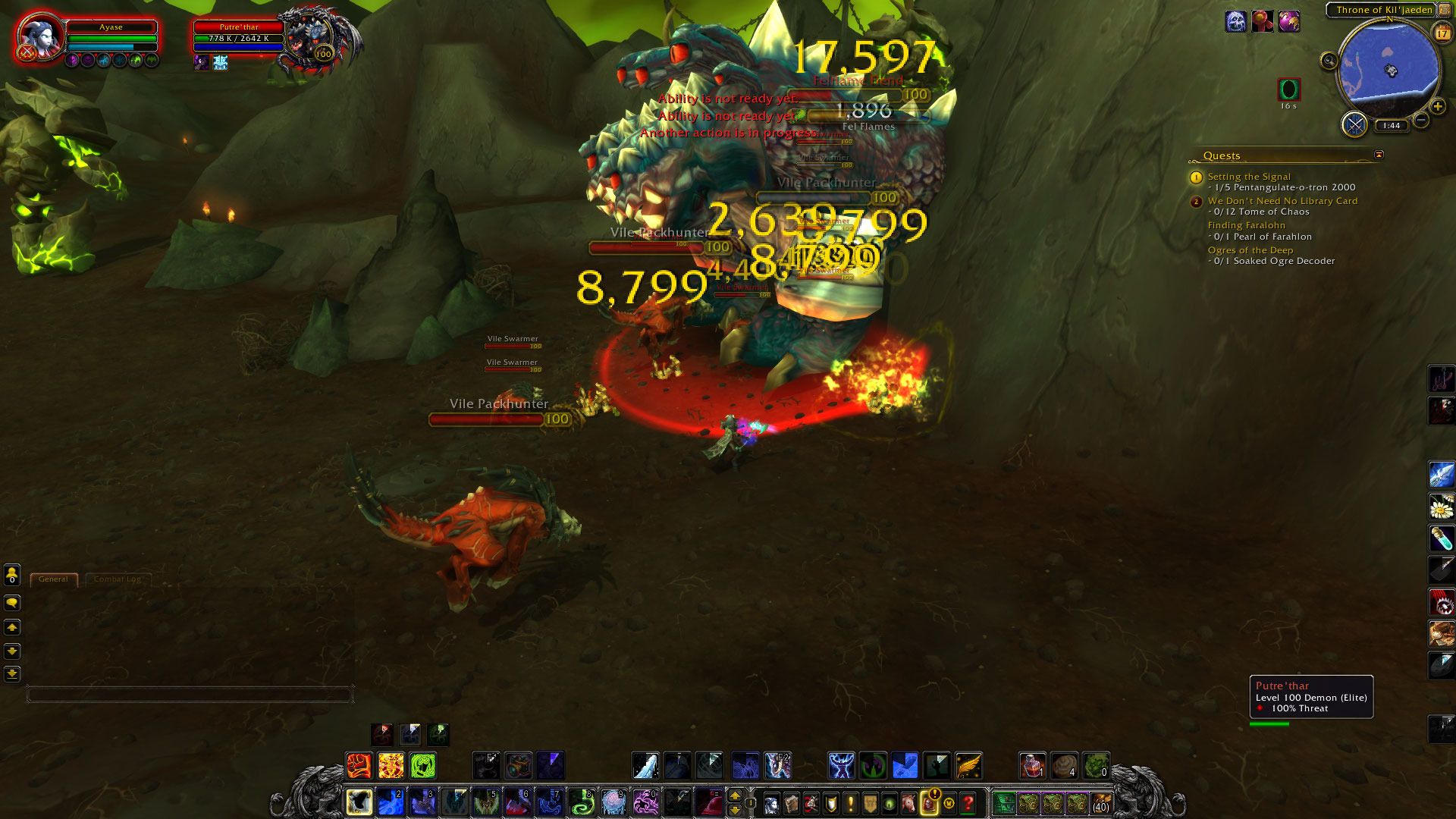Select the We Don't Need No Library Card quest
Viewport: 1456px width, 819px height.
1282,201
